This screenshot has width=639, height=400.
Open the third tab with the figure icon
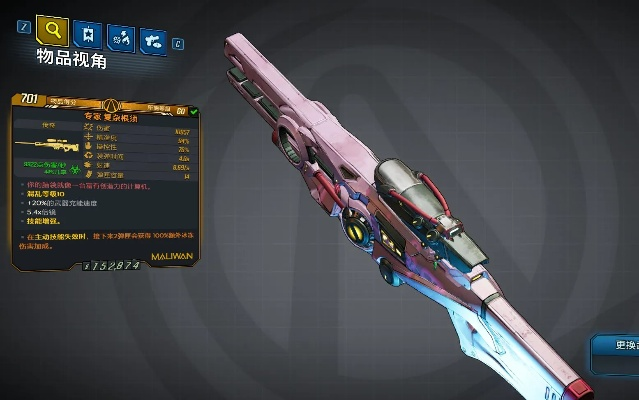point(121,38)
